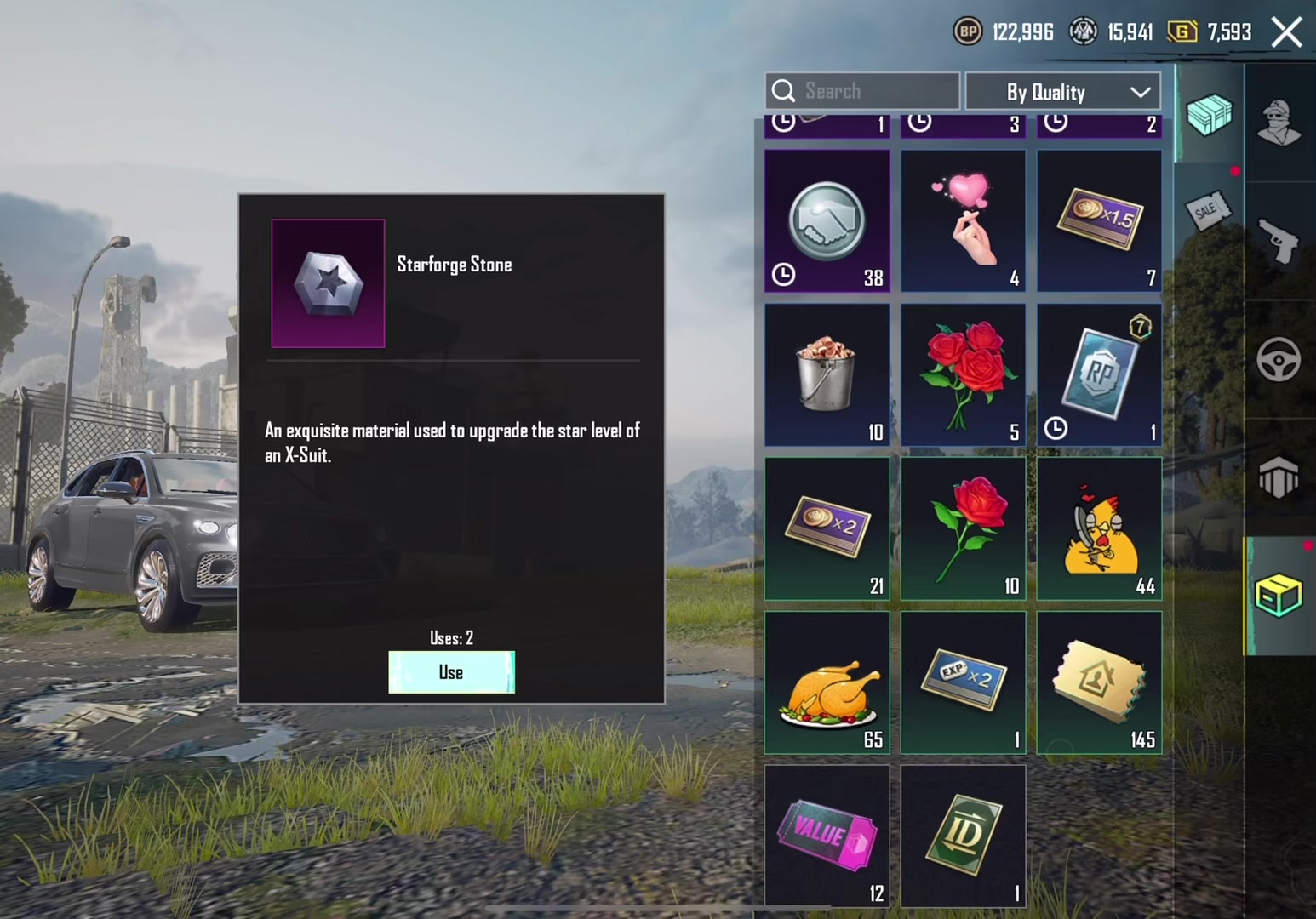Select the handshake coin item slot
This screenshot has width=1316, height=919.
pyautogui.click(x=827, y=221)
